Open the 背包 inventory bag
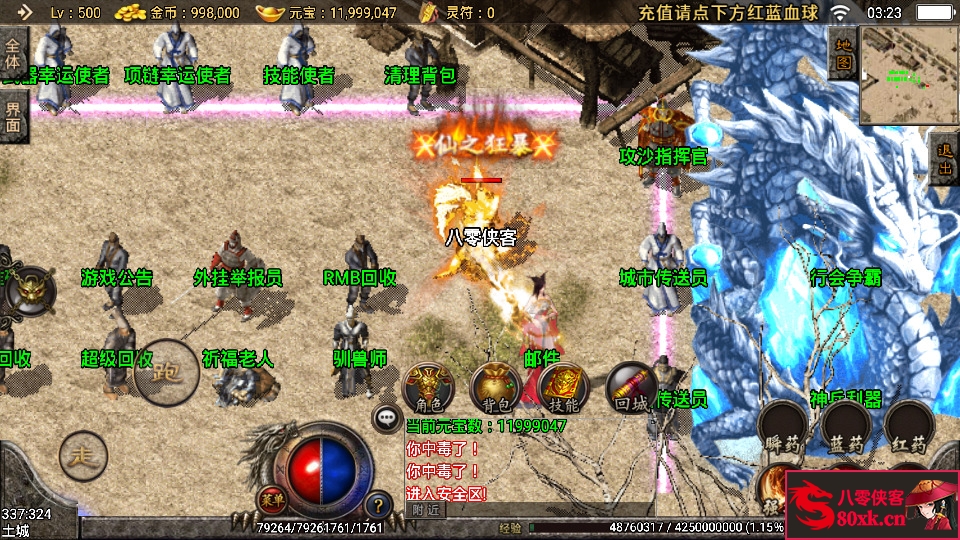The height and width of the screenshot is (540, 960). click(x=496, y=389)
